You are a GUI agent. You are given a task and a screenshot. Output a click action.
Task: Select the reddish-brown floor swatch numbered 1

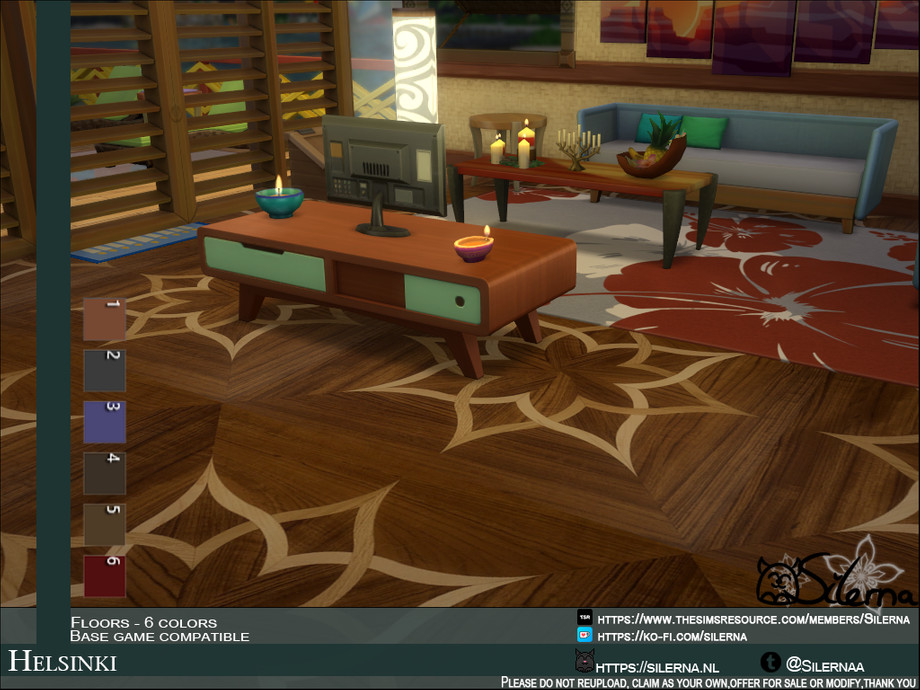click(x=104, y=320)
